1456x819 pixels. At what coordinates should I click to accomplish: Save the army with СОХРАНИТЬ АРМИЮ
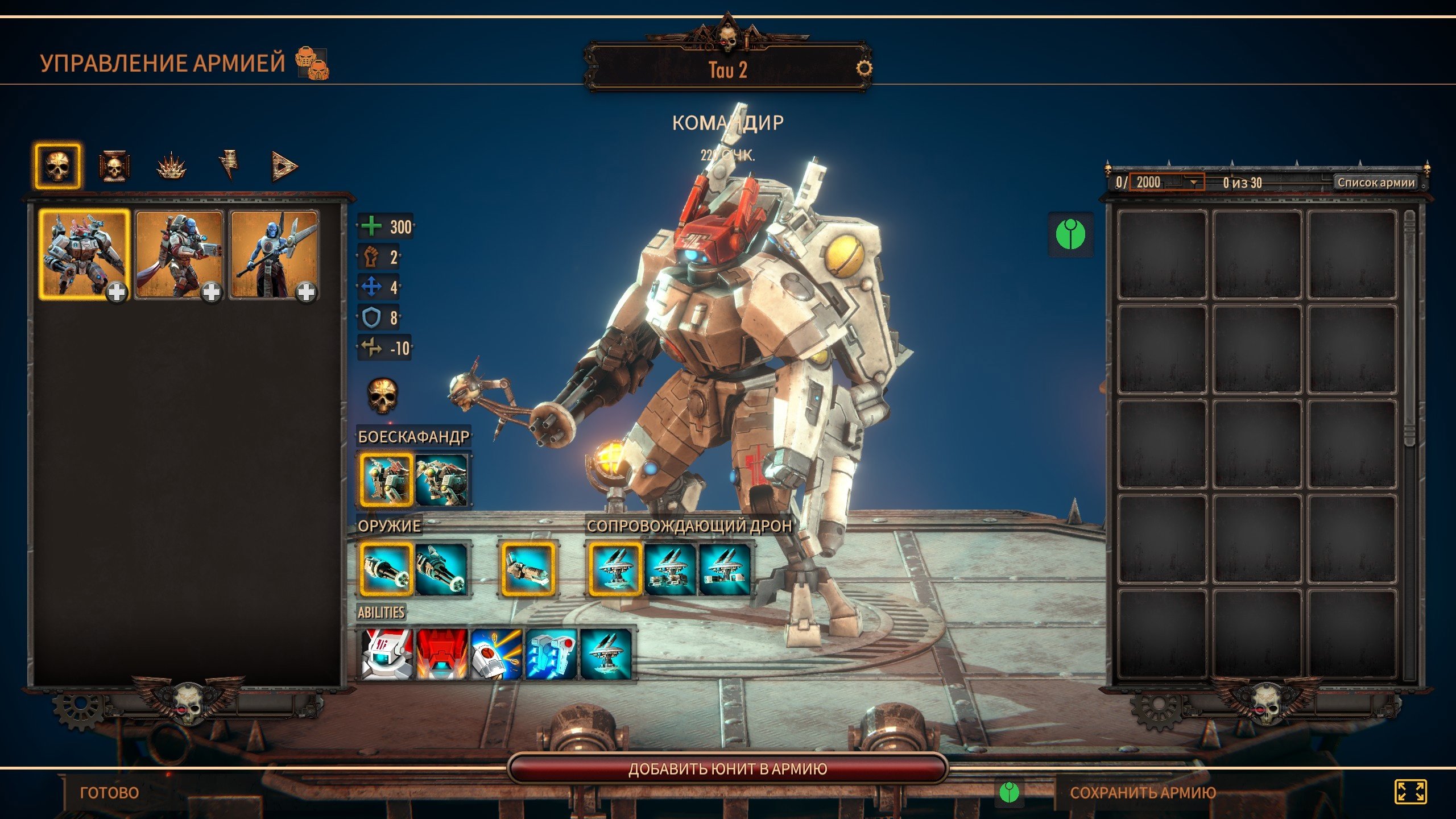click(1143, 792)
